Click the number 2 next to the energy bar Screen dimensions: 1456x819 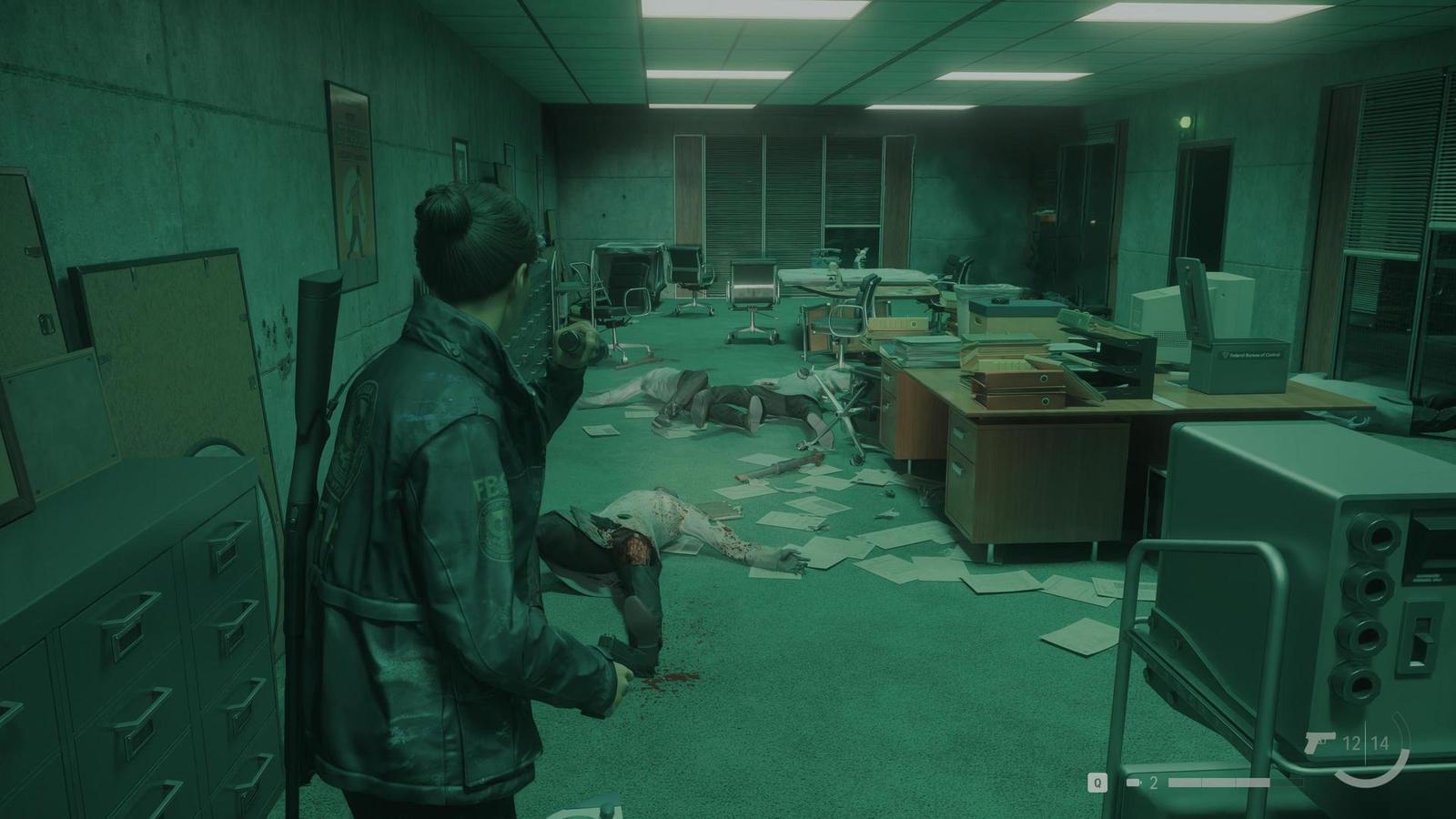coord(1154,781)
